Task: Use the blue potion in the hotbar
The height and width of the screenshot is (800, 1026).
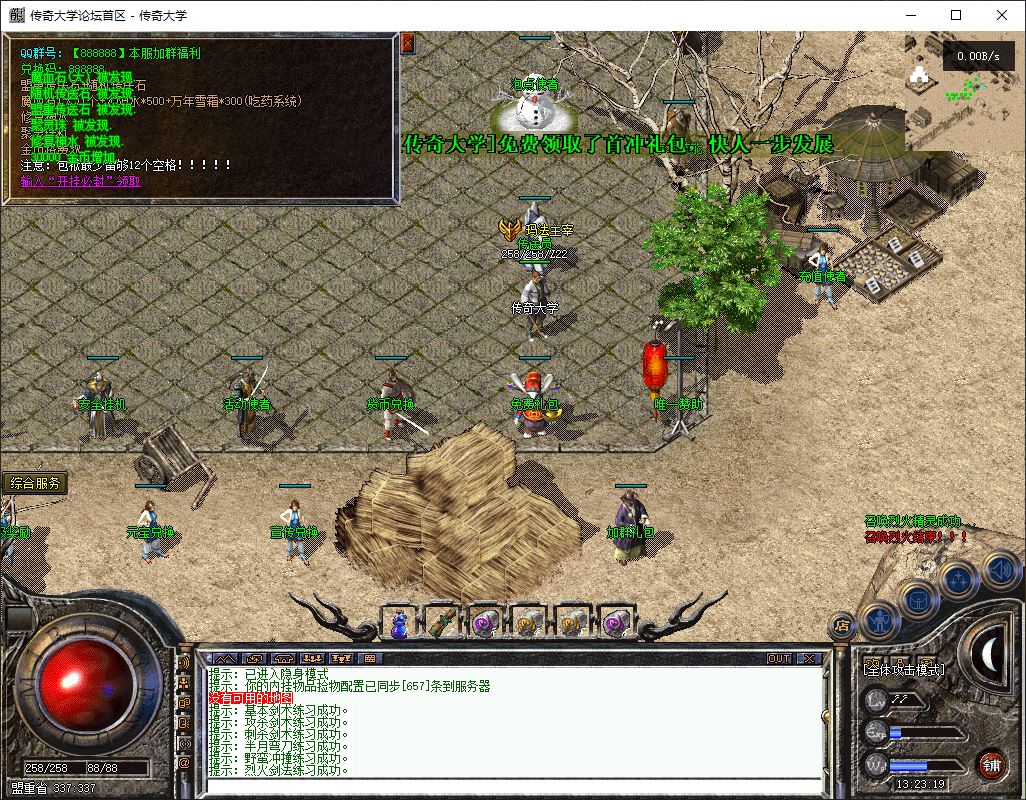Action: click(x=399, y=623)
